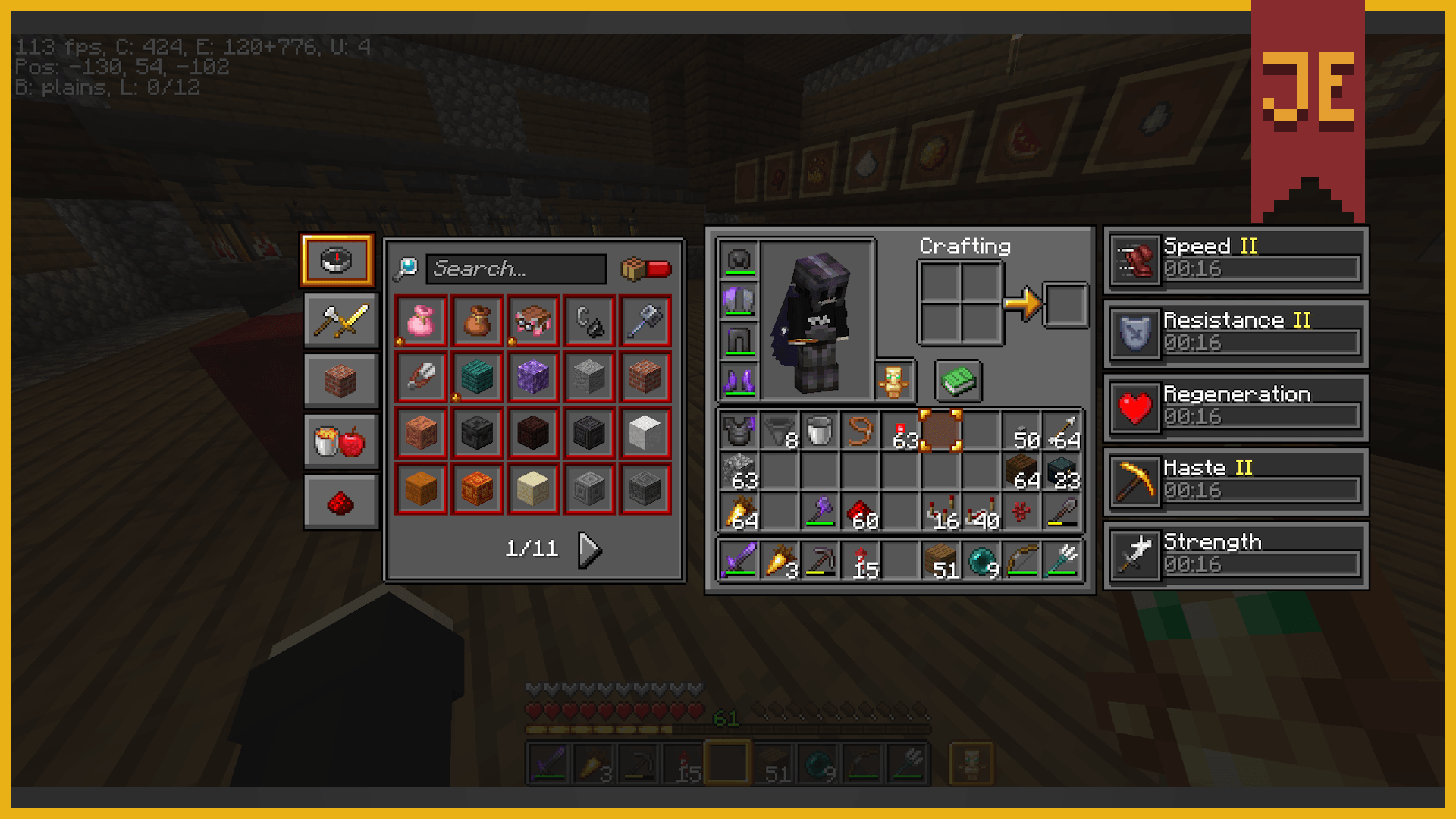The height and width of the screenshot is (819, 1456).
Task: Open the Redstone tab in the sidebar
Action: [340, 500]
